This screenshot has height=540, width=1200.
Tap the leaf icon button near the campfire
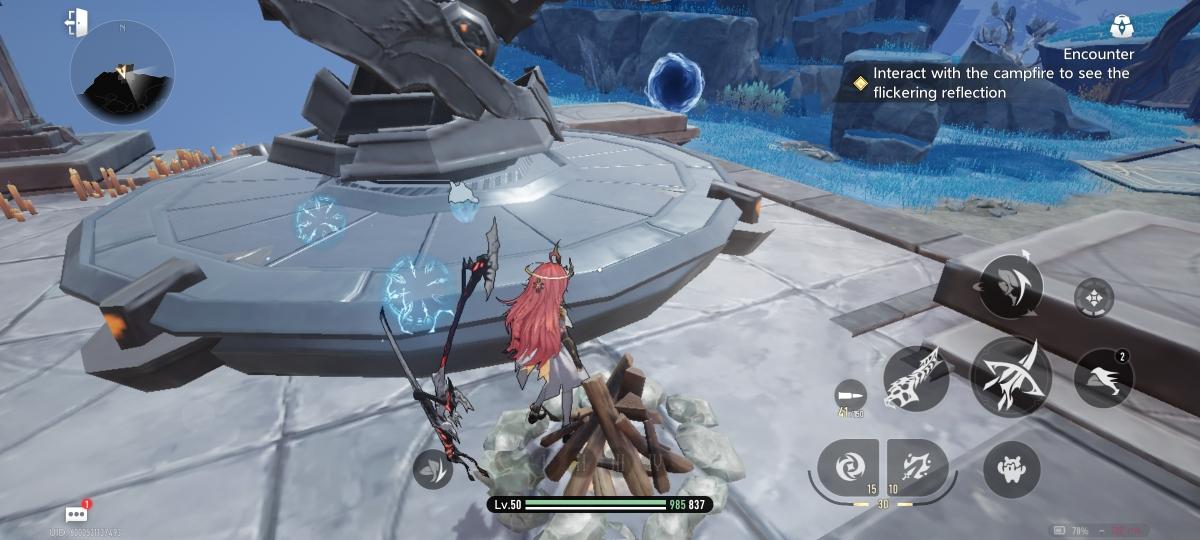(x=435, y=467)
